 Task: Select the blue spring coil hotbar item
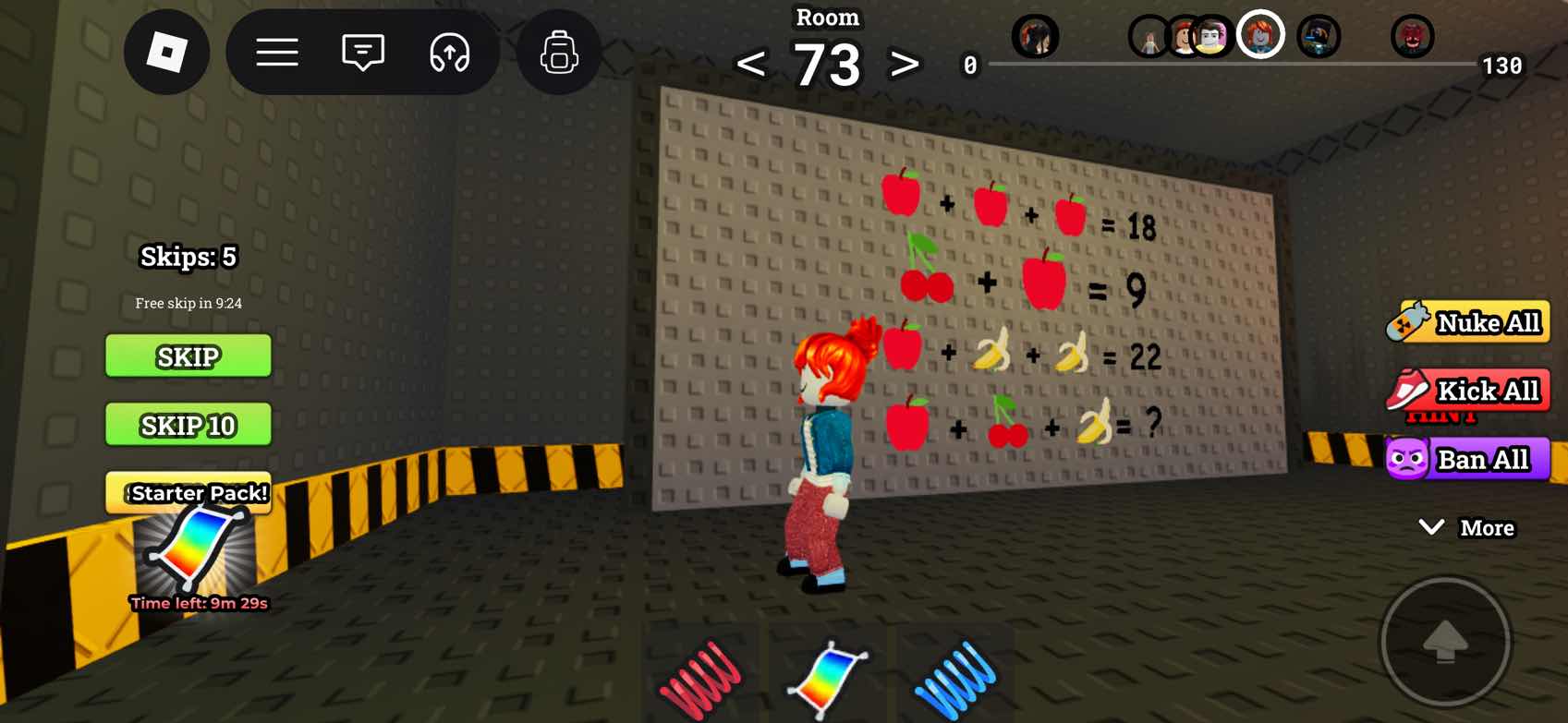click(x=954, y=677)
